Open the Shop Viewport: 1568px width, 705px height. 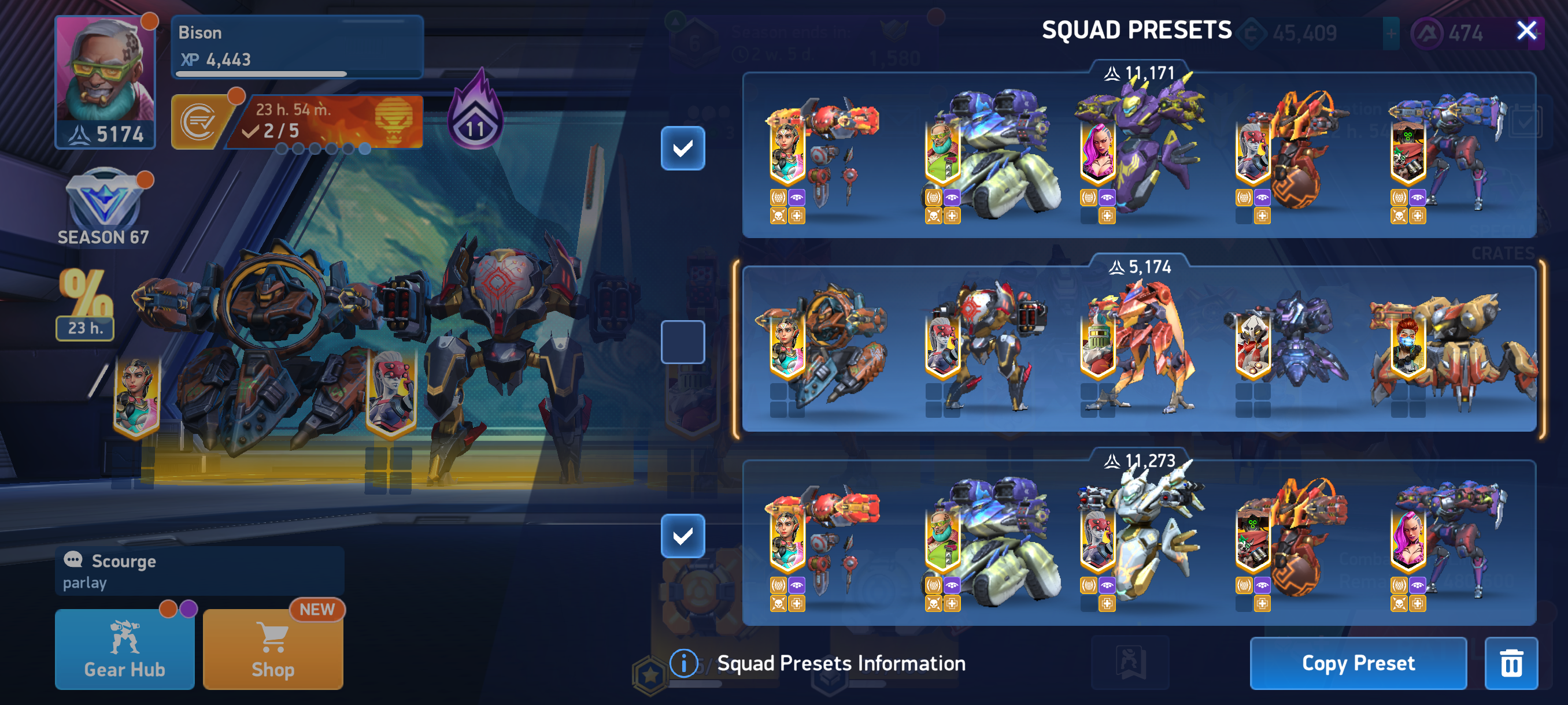click(x=273, y=648)
